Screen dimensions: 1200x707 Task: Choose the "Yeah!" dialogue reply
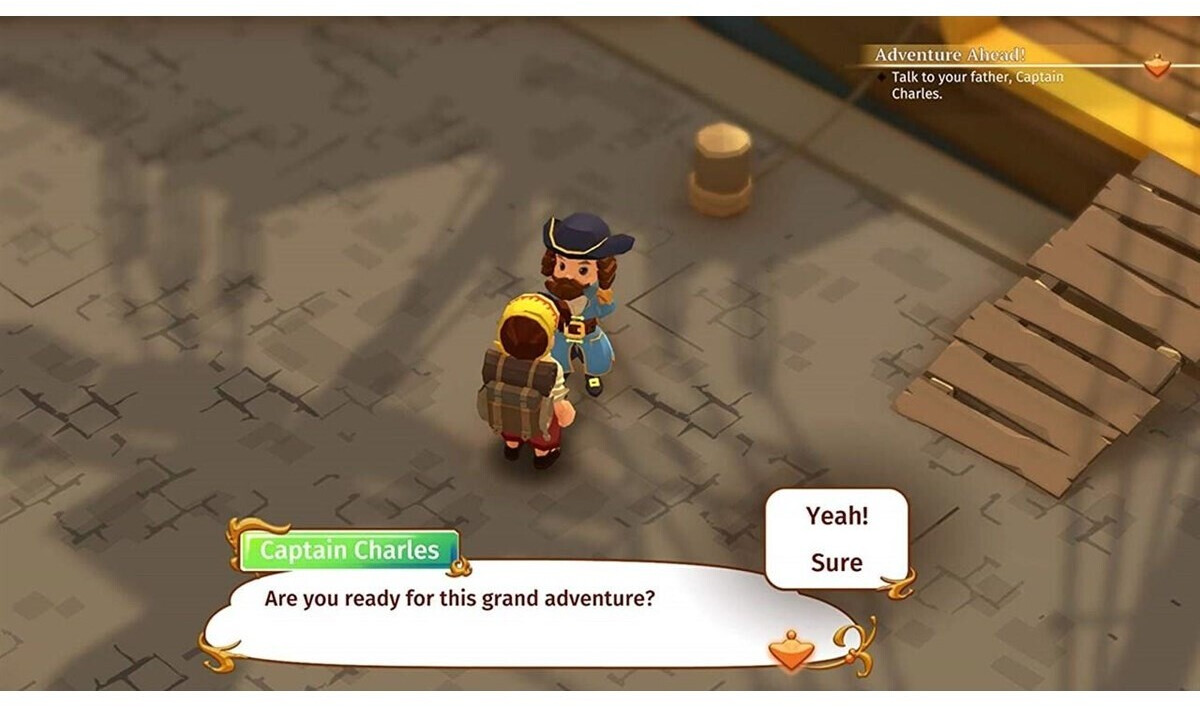[837, 516]
